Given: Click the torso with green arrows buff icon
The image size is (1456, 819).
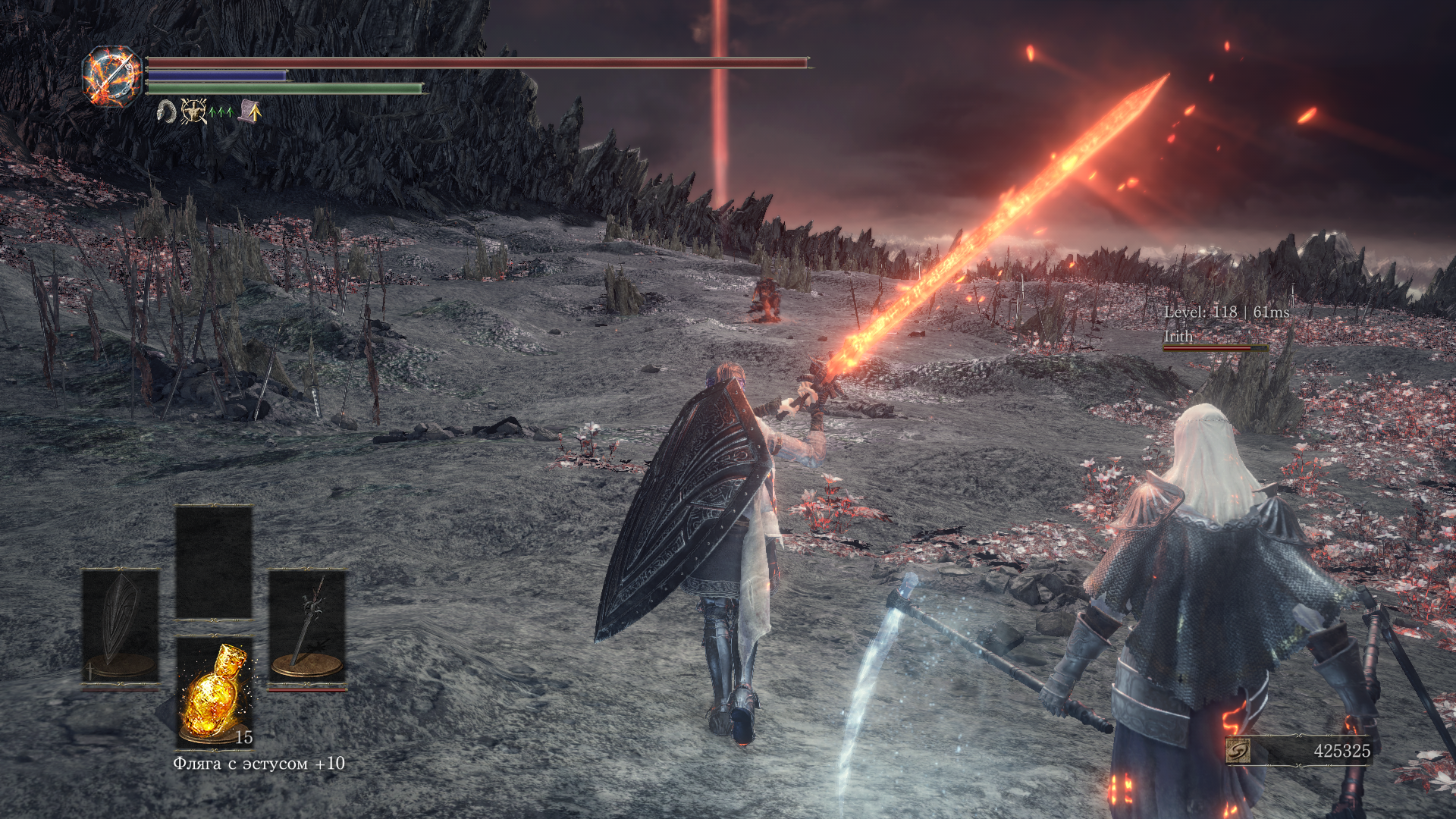Looking at the screenshot, I should (x=196, y=112).
